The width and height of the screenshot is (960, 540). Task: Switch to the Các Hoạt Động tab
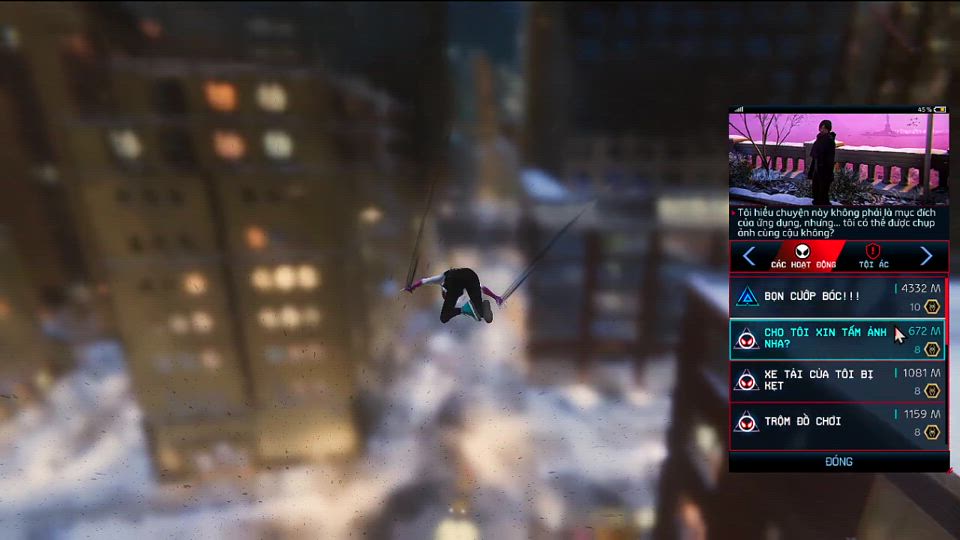pyautogui.click(x=804, y=256)
